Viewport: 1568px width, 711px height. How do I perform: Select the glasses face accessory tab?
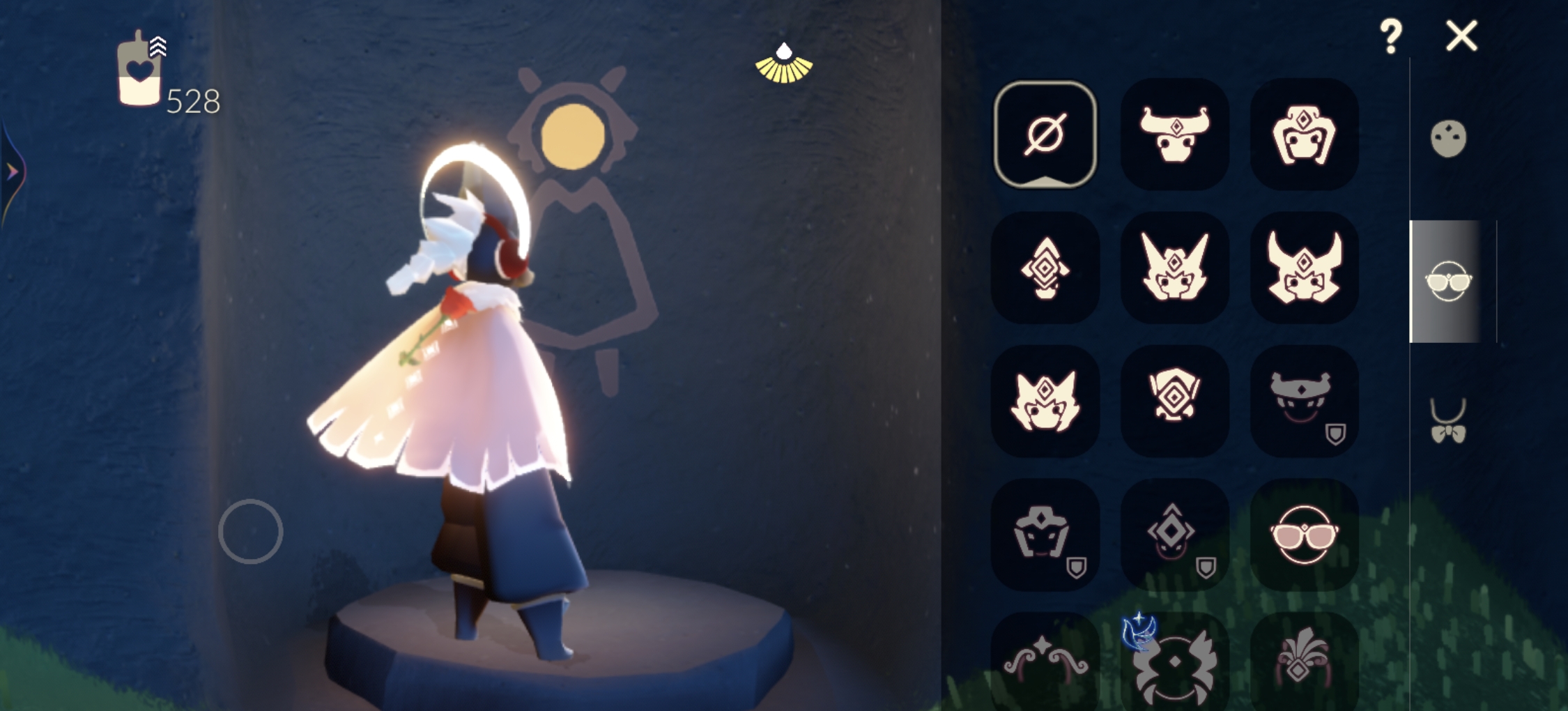(1448, 282)
